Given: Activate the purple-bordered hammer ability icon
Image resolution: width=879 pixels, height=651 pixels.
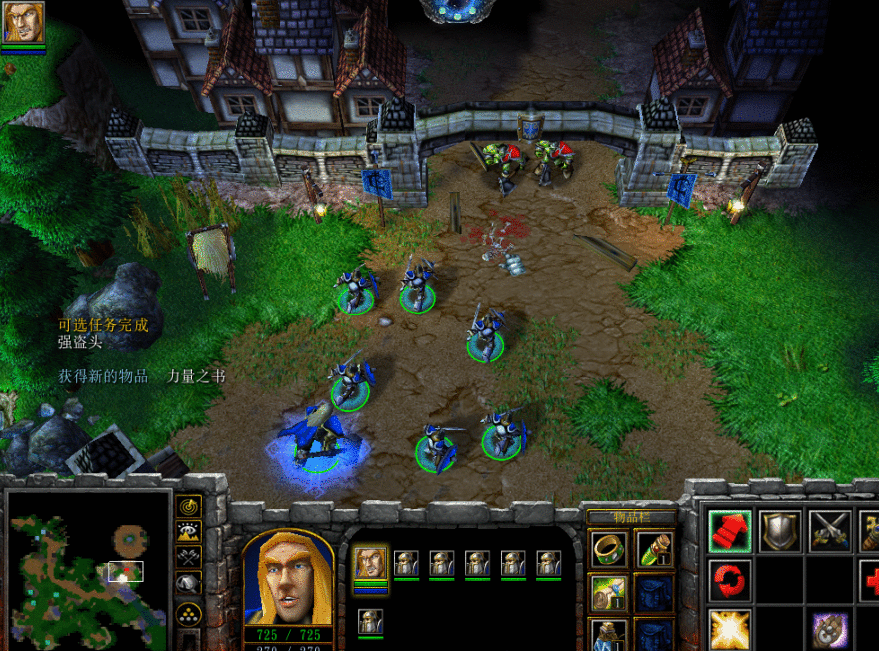Looking at the screenshot, I should coord(829,629).
